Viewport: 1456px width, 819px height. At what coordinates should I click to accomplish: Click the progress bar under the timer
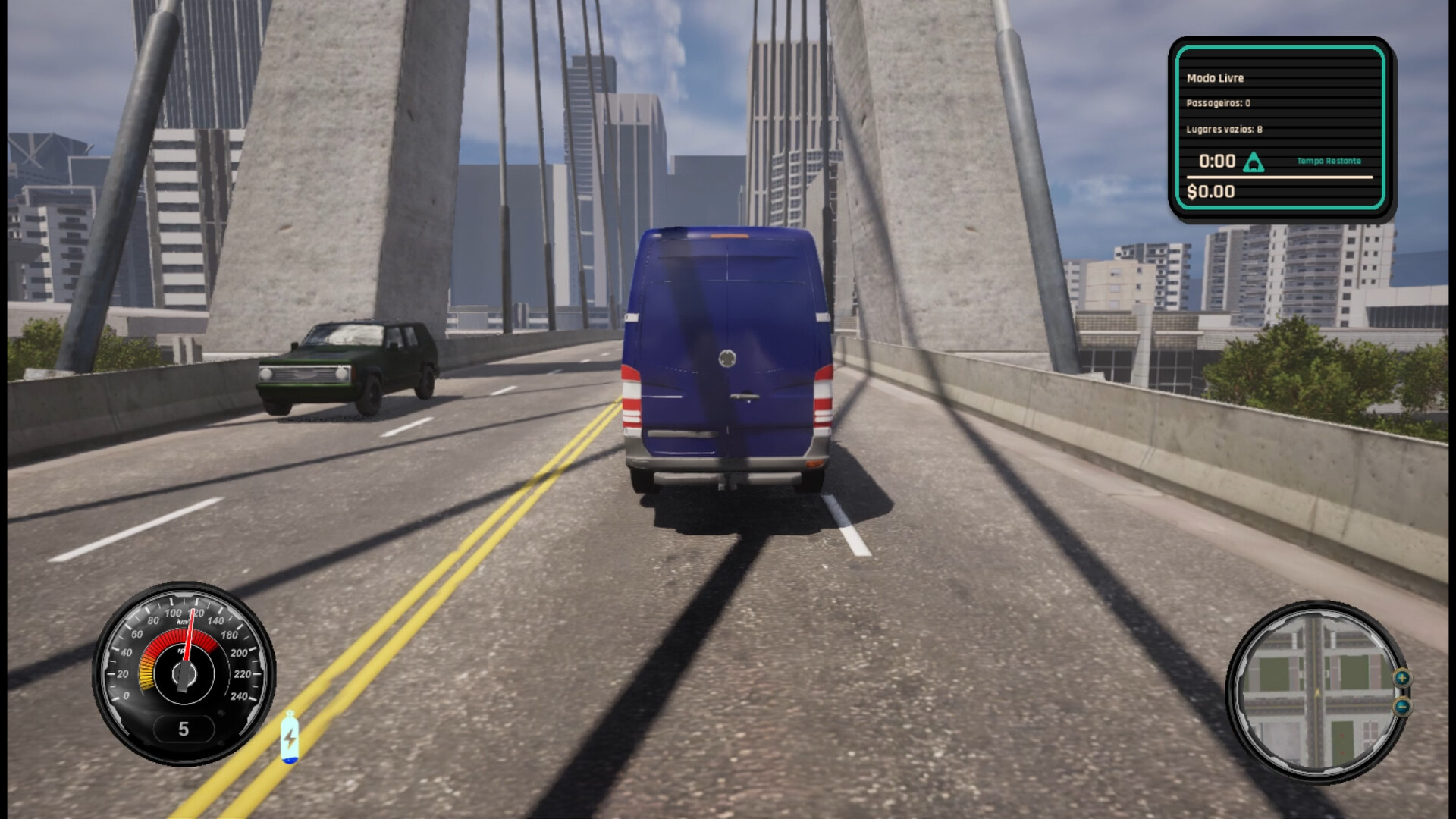(1282, 177)
